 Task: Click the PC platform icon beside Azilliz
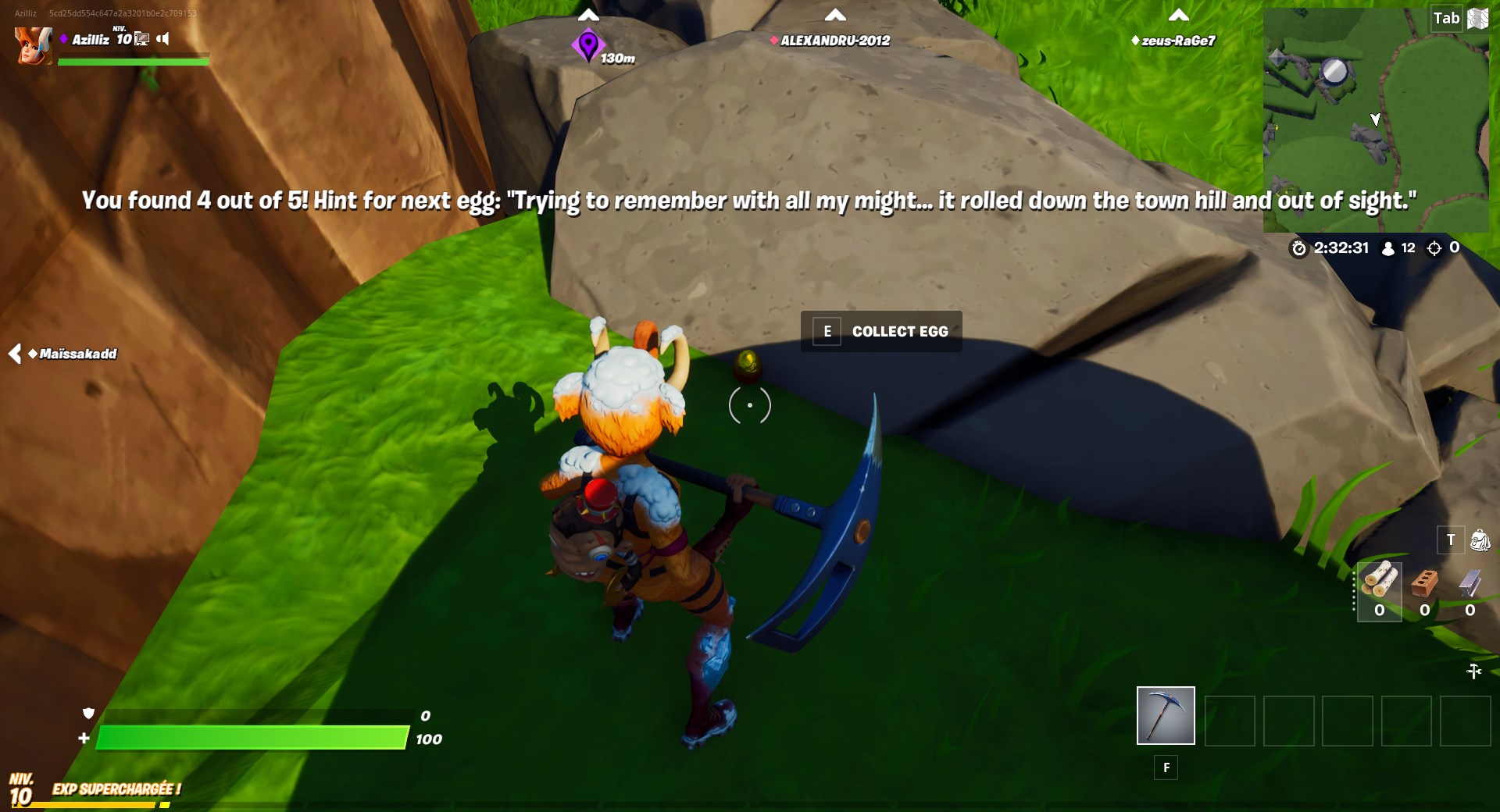point(141,39)
